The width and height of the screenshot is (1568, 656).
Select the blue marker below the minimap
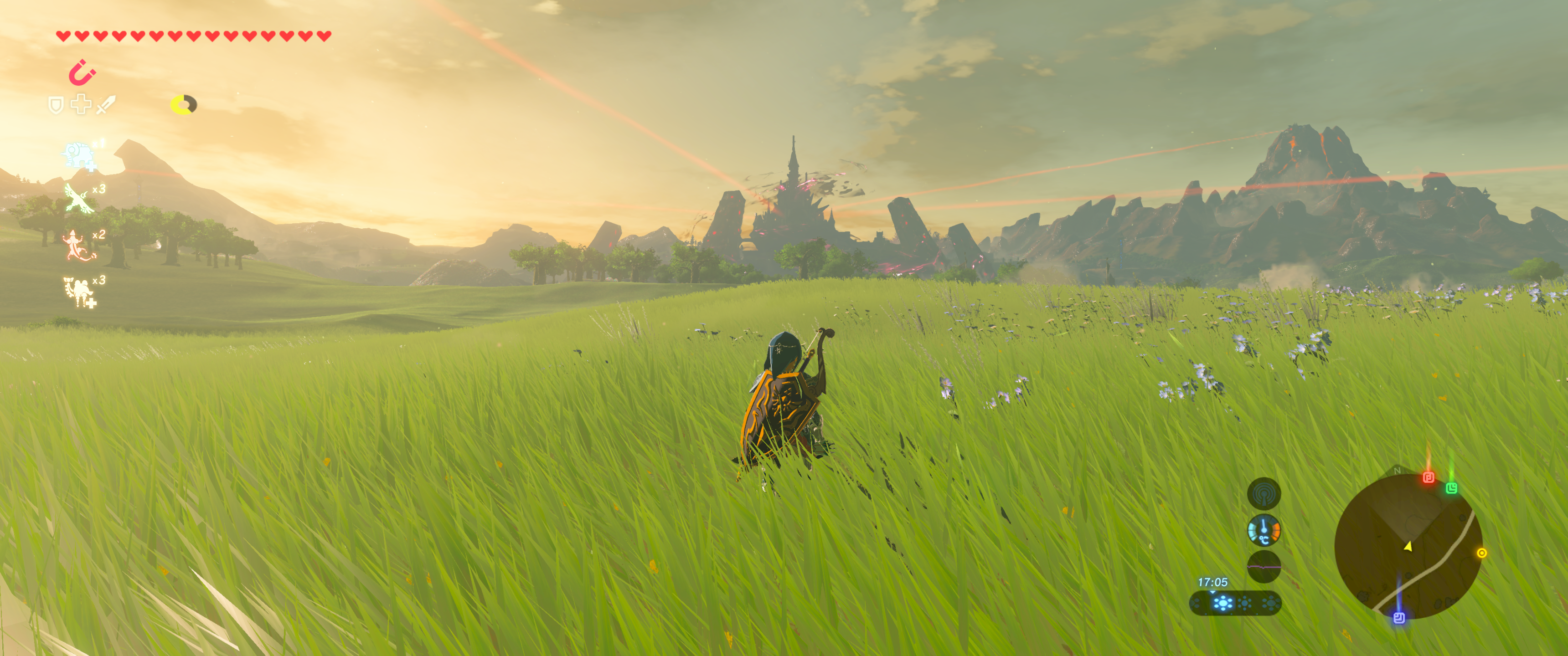tap(1399, 618)
